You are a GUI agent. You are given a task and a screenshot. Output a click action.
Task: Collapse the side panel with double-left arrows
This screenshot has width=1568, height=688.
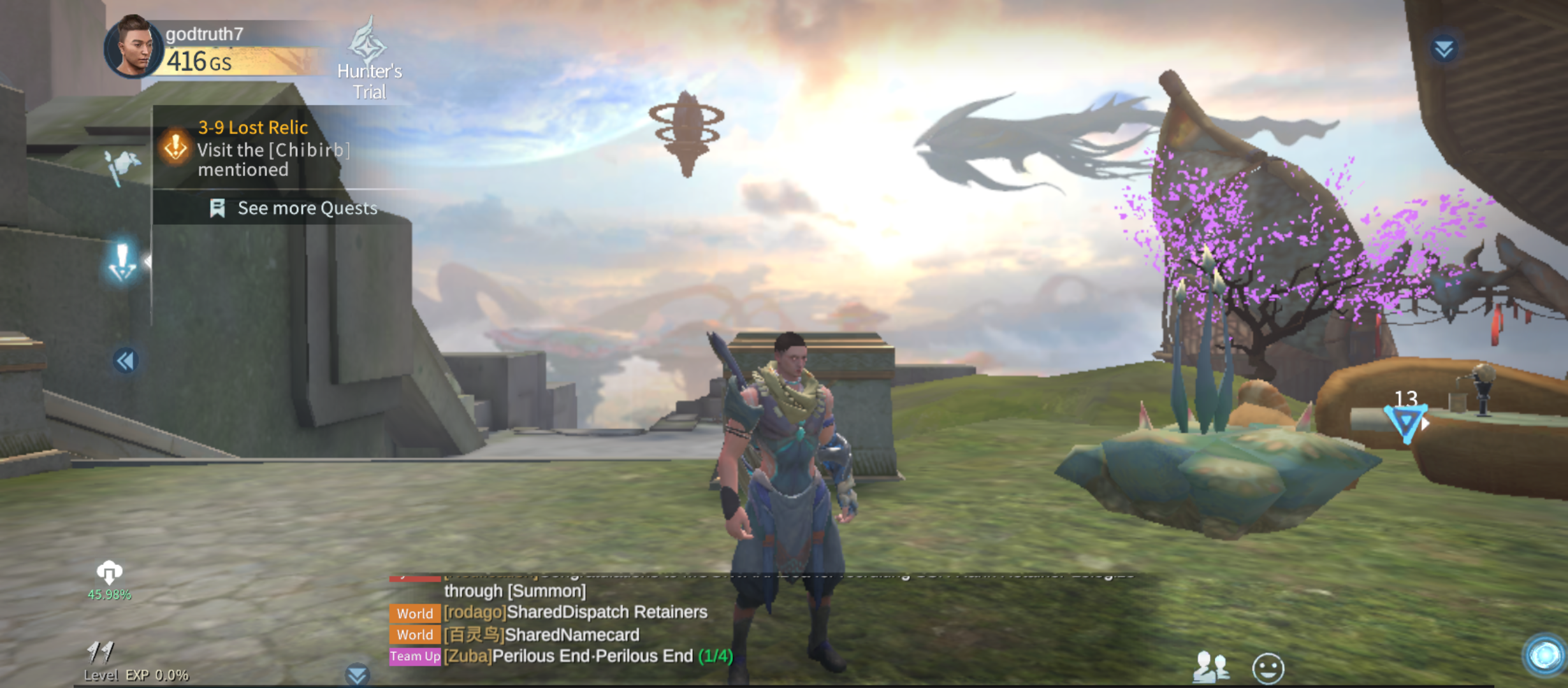click(126, 361)
